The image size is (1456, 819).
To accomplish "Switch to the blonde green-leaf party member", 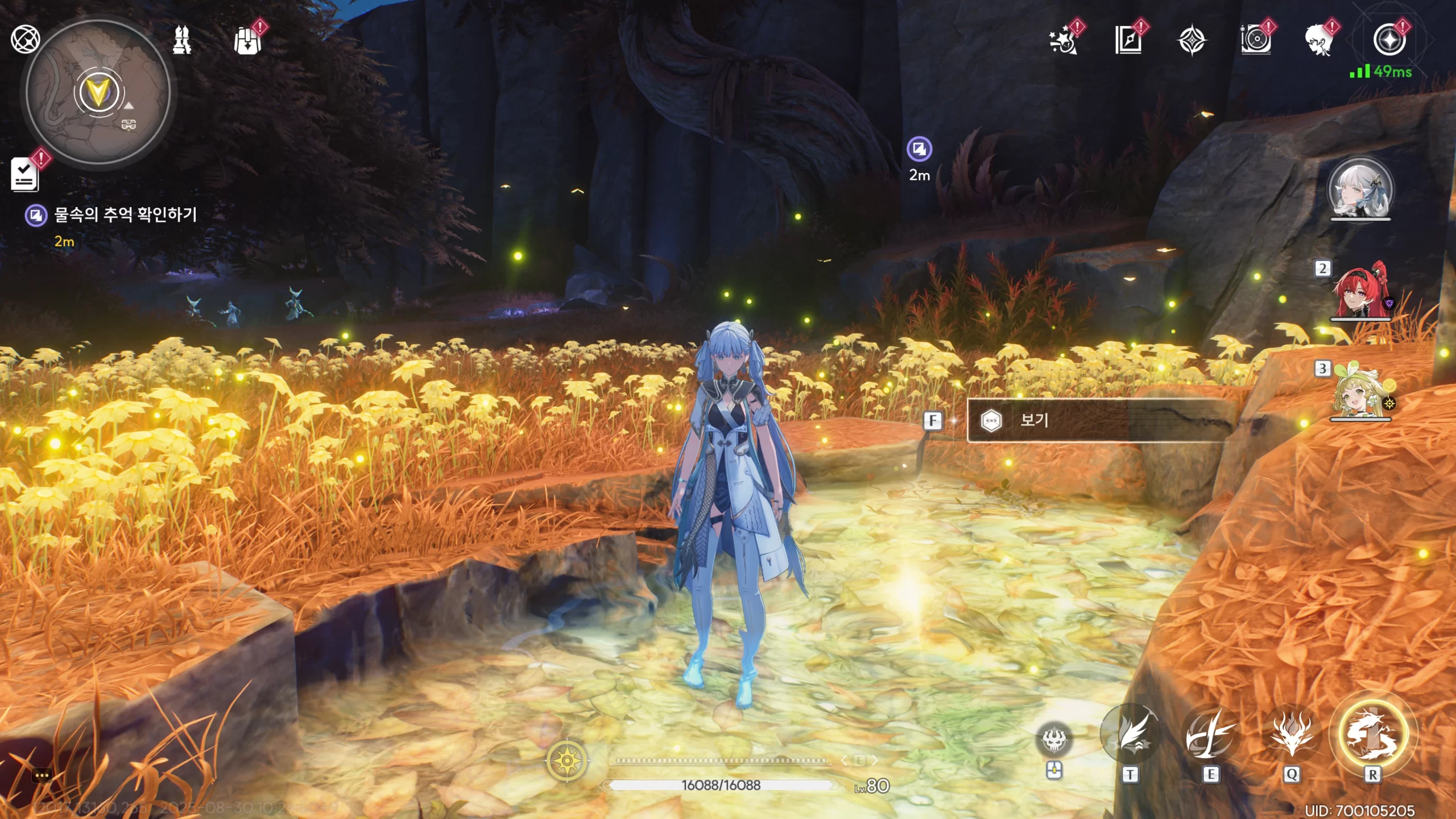I will point(1360,394).
